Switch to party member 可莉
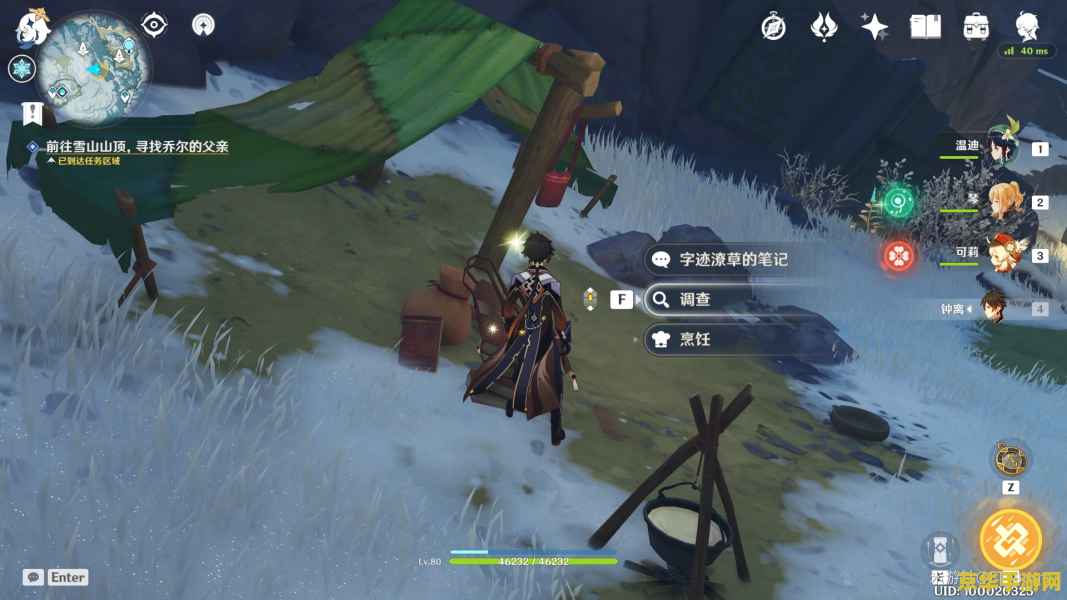This screenshot has width=1067, height=600. point(1000,255)
